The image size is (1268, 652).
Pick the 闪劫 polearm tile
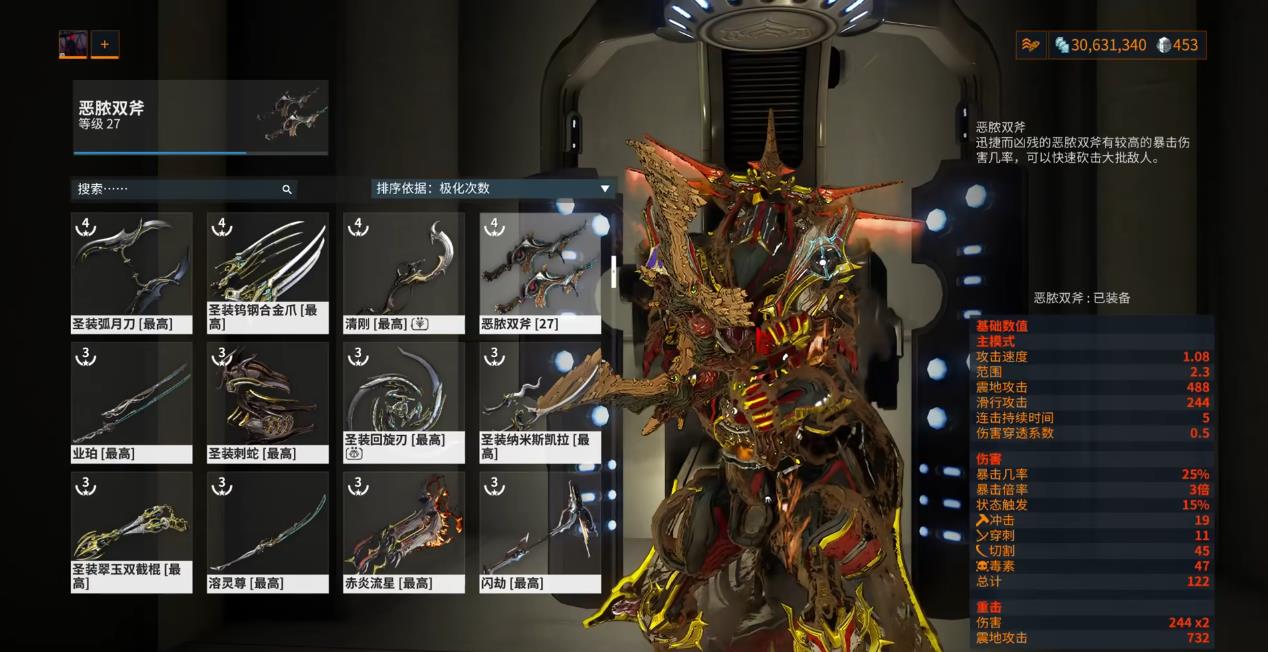point(540,532)
